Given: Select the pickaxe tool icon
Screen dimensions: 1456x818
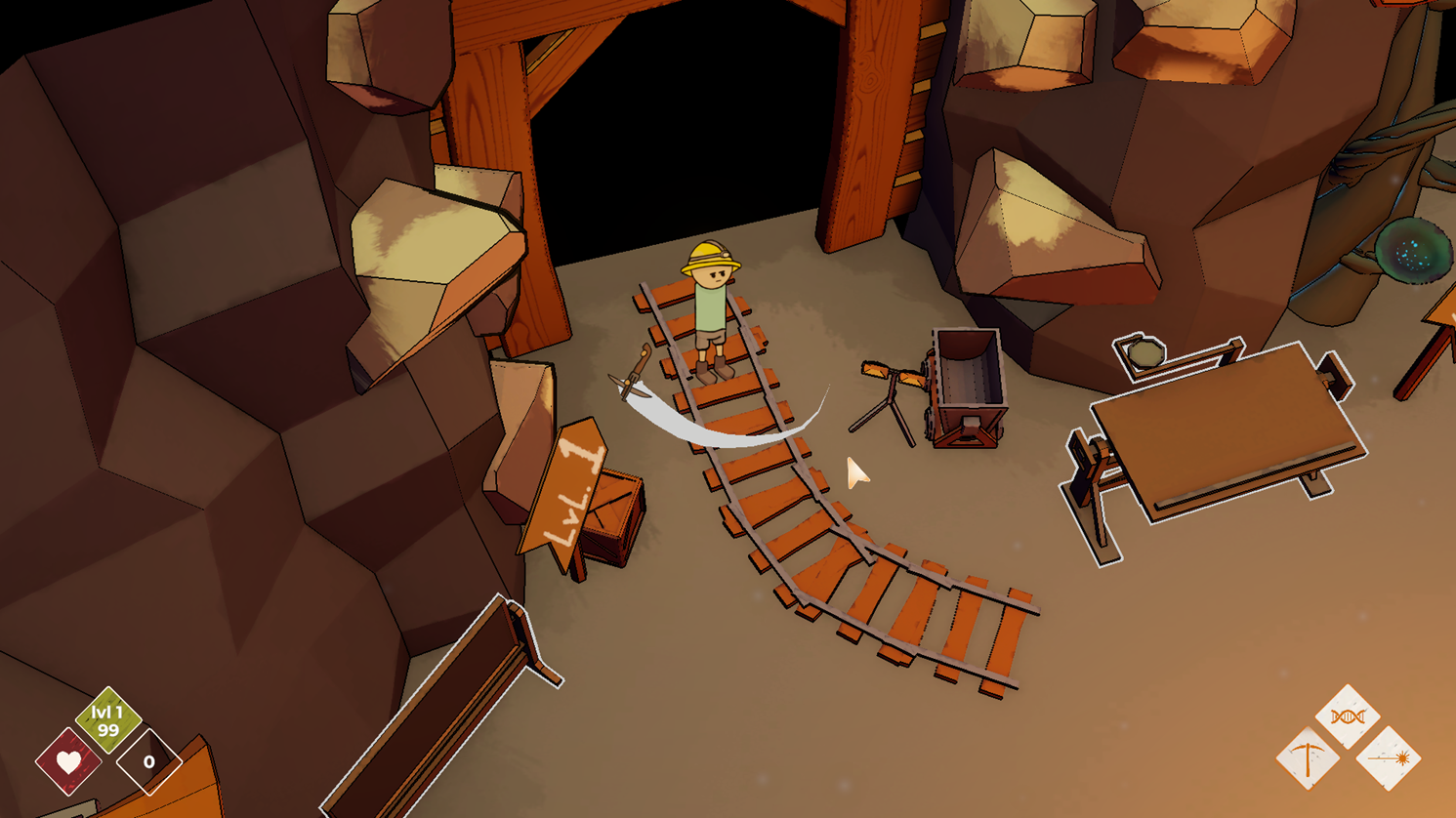Looking at the screenshot, I should pos(1308,758).
